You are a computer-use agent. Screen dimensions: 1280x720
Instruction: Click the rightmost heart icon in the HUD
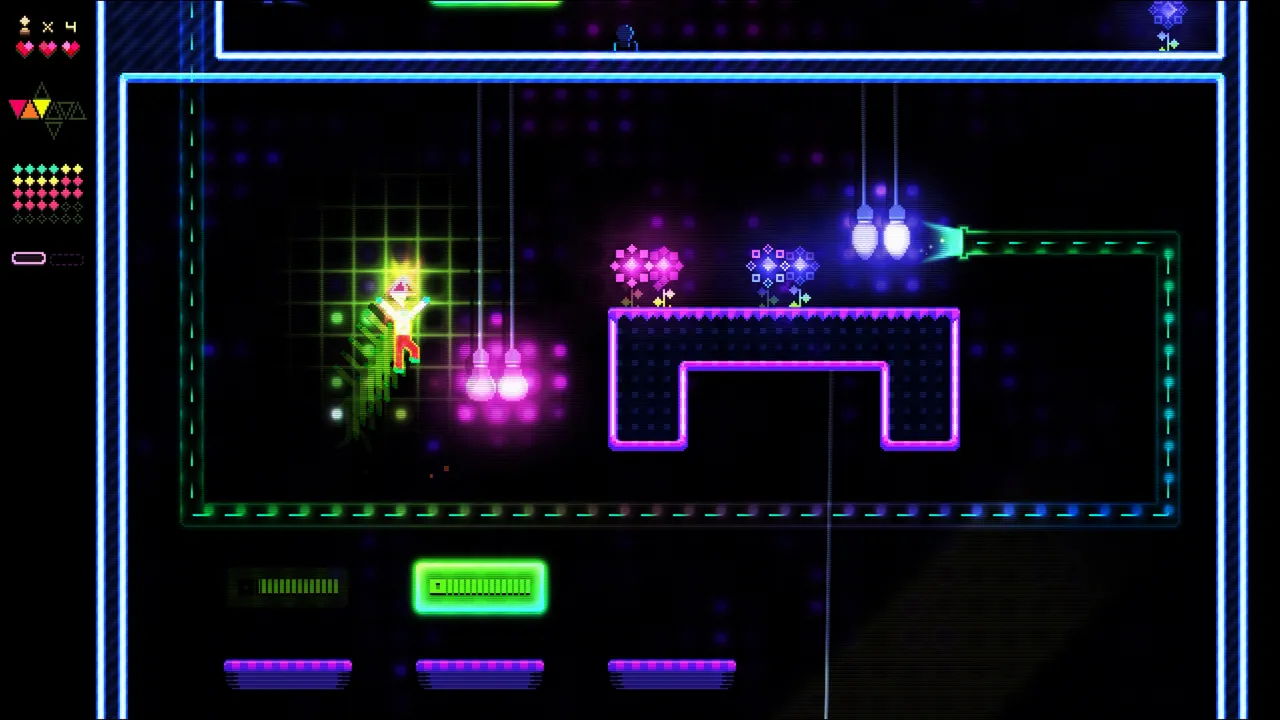[73, 48]
